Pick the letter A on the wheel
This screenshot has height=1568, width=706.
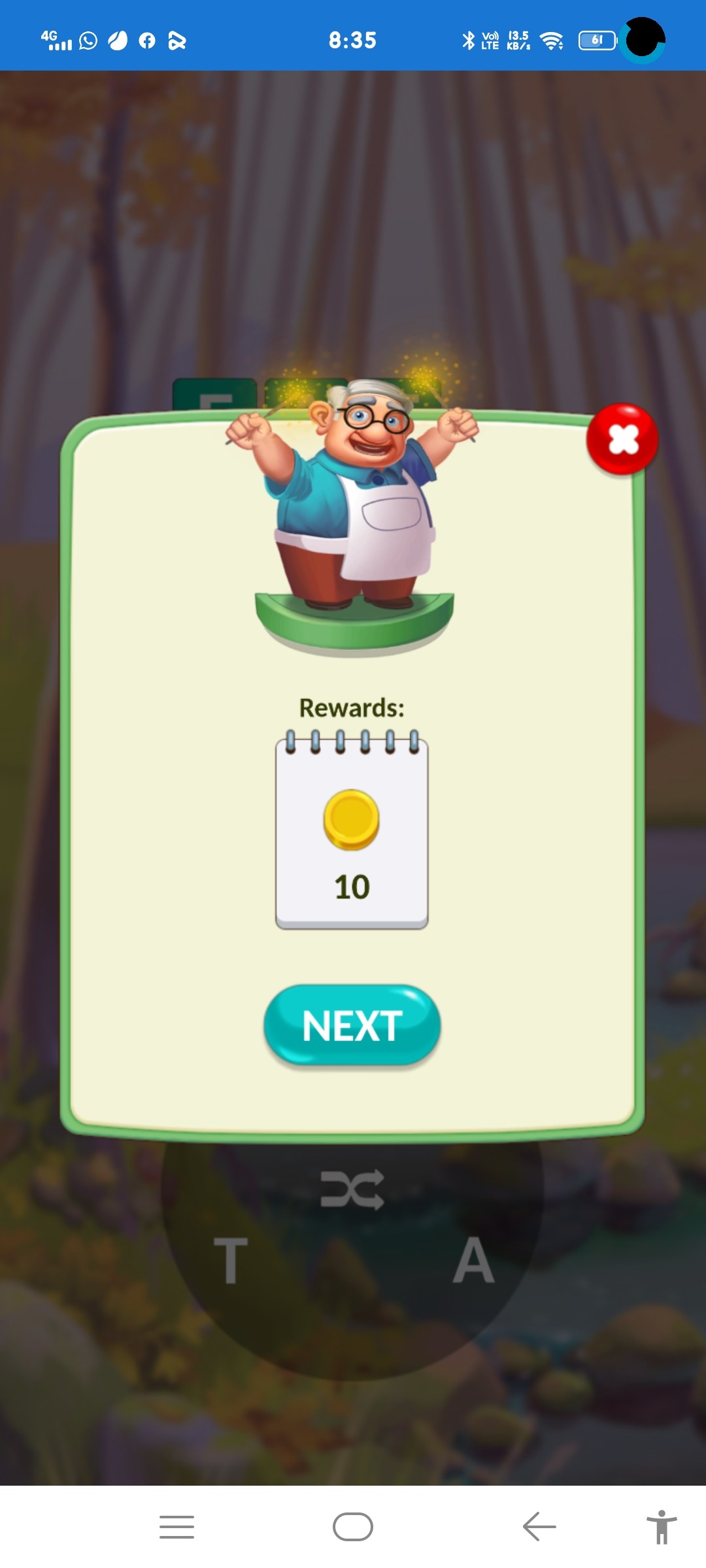click(474, 1260)
